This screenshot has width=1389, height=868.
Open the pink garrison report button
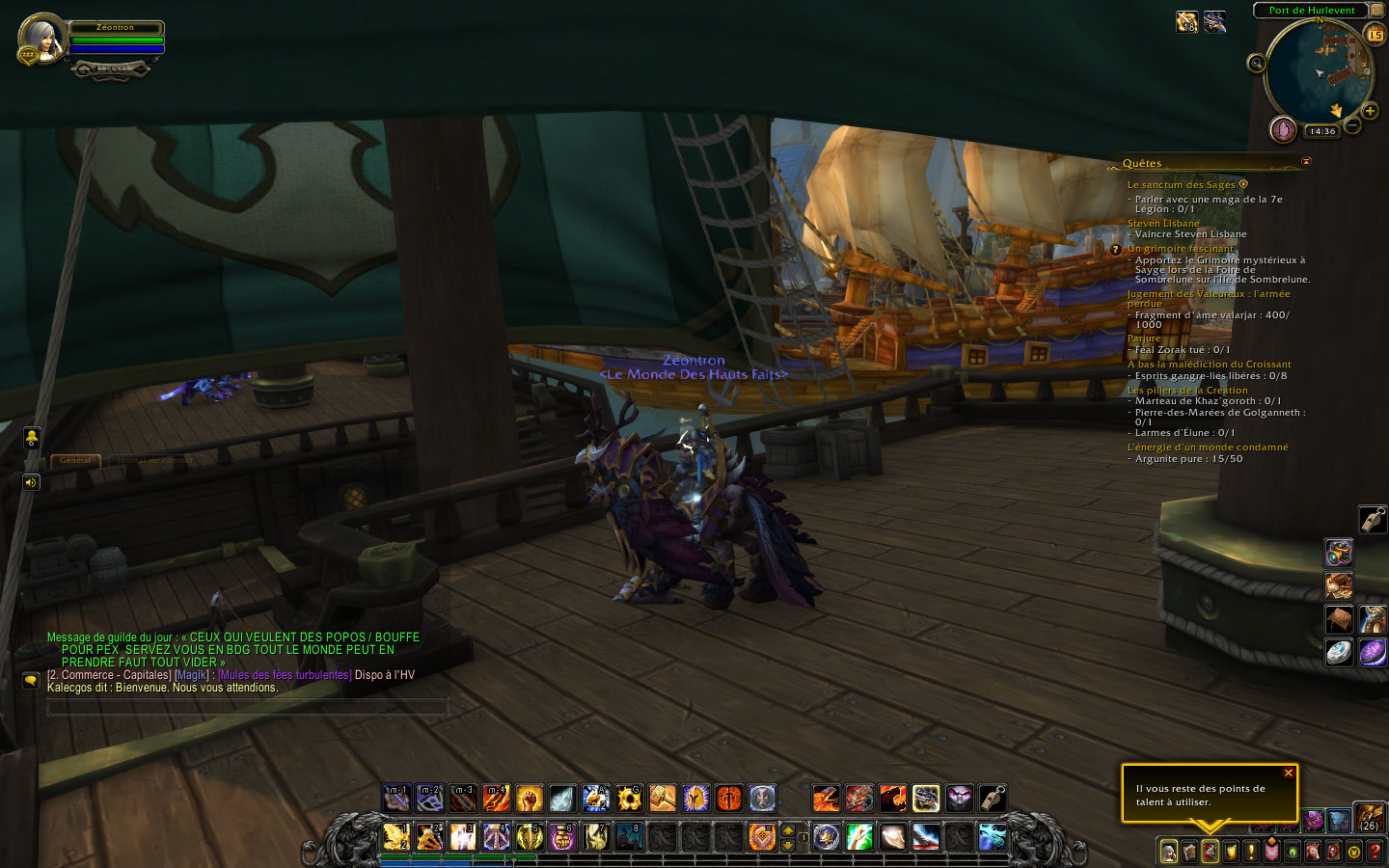[x=1283, y=129]
